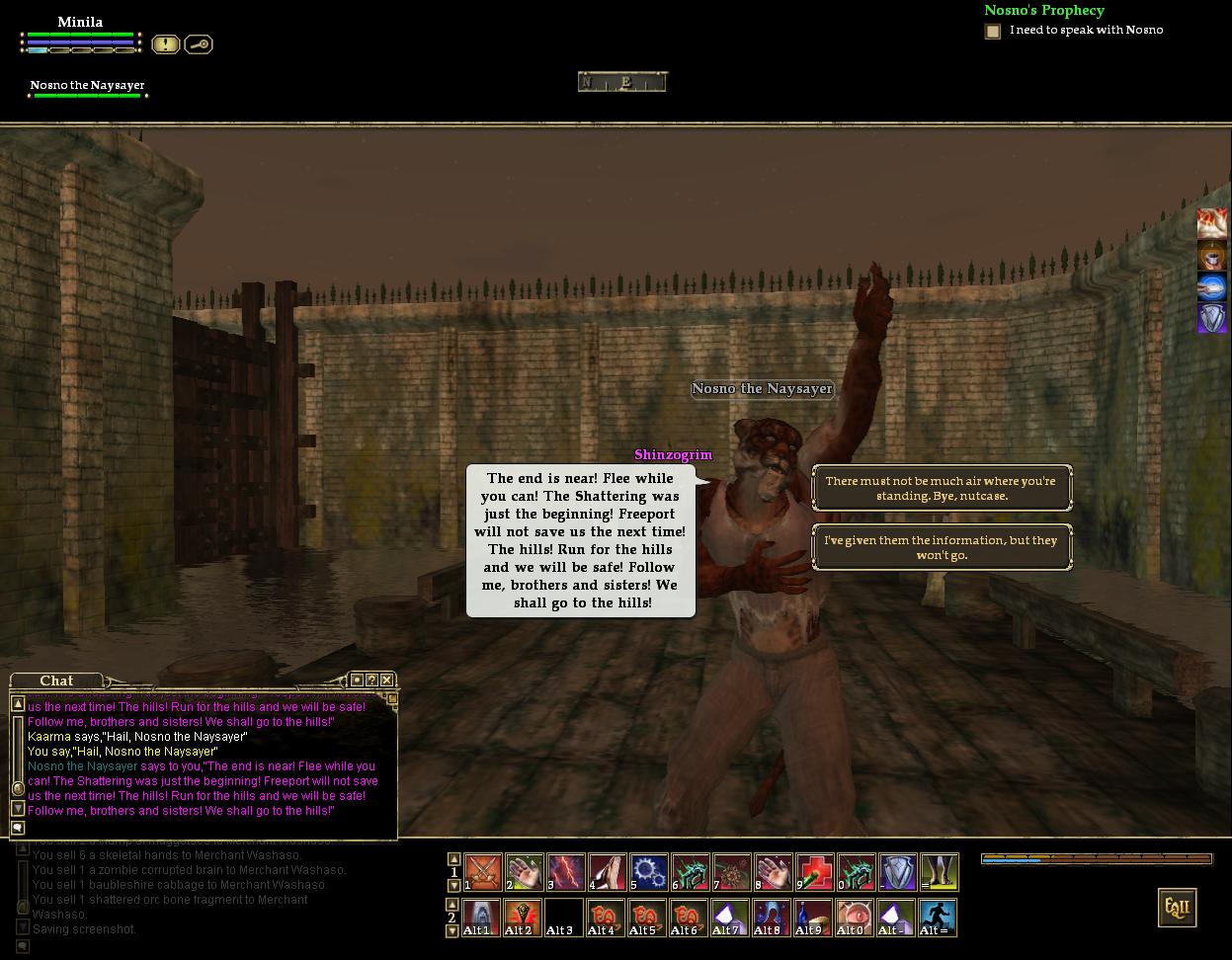The image size is (1232, 960).
Task: Click the chat speech bubble icon
Action: (18, 828)
